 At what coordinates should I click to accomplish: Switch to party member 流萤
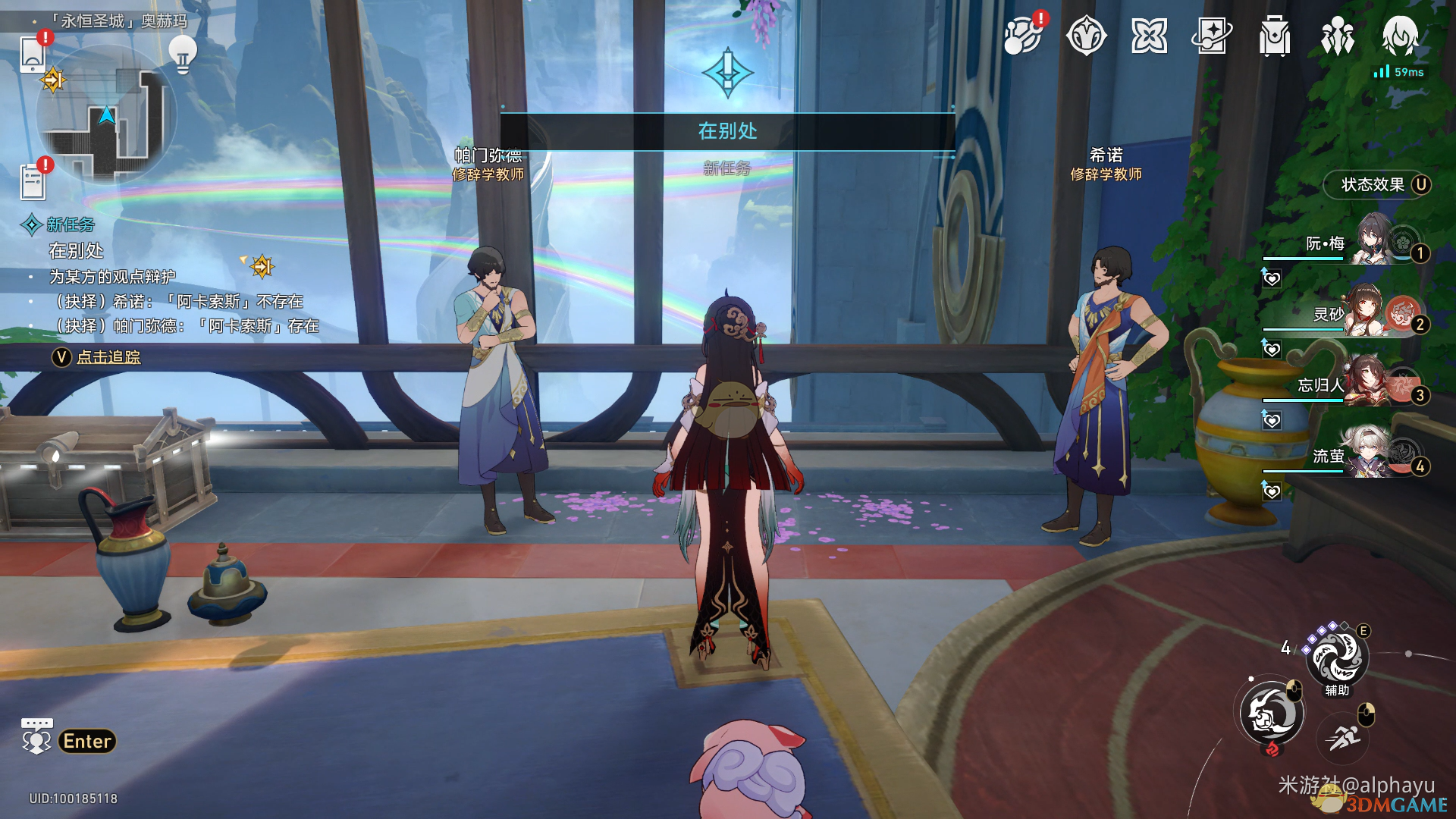(x=1357, y=455)
